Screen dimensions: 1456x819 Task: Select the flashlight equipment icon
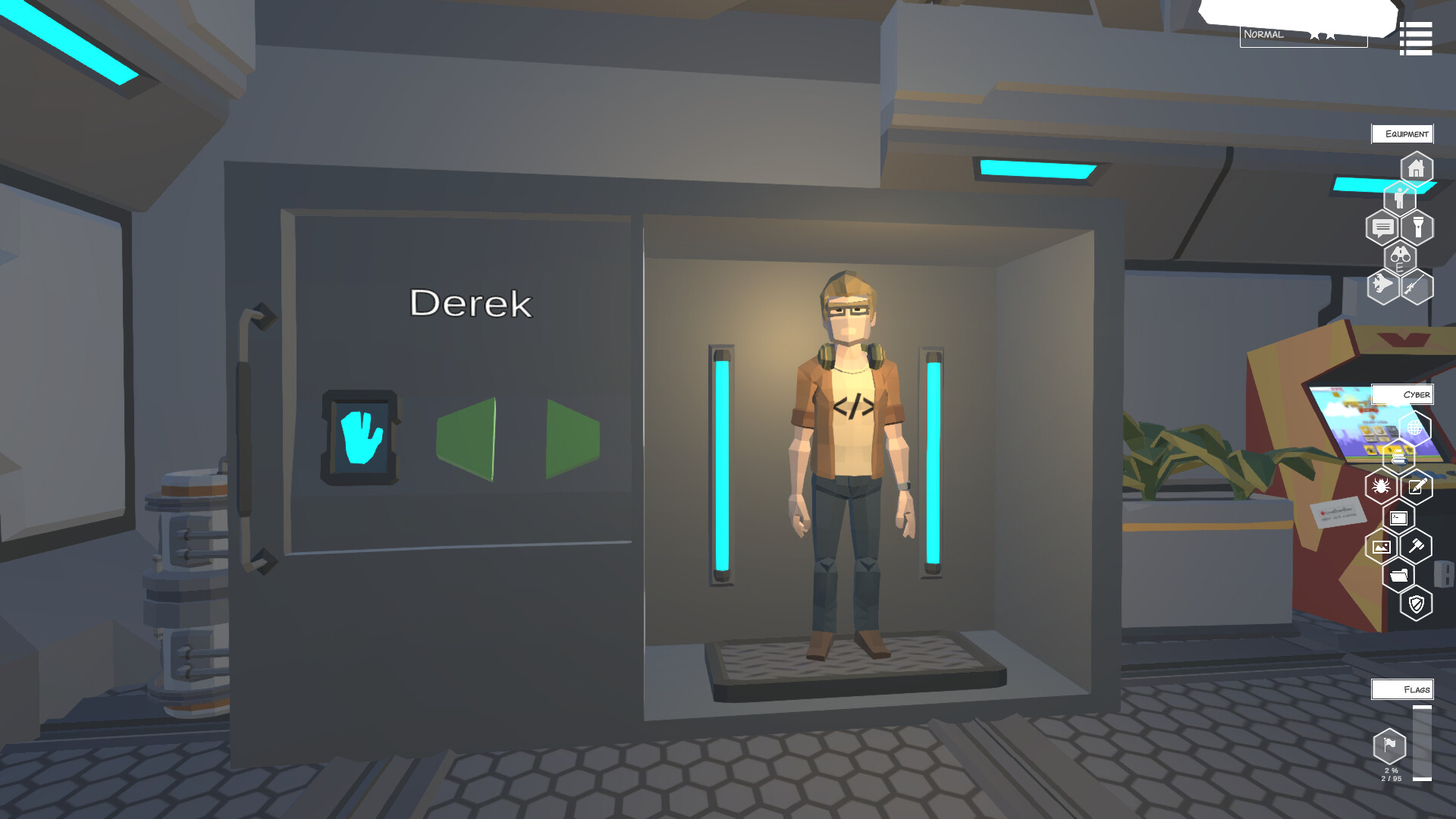pos(1418,225)
